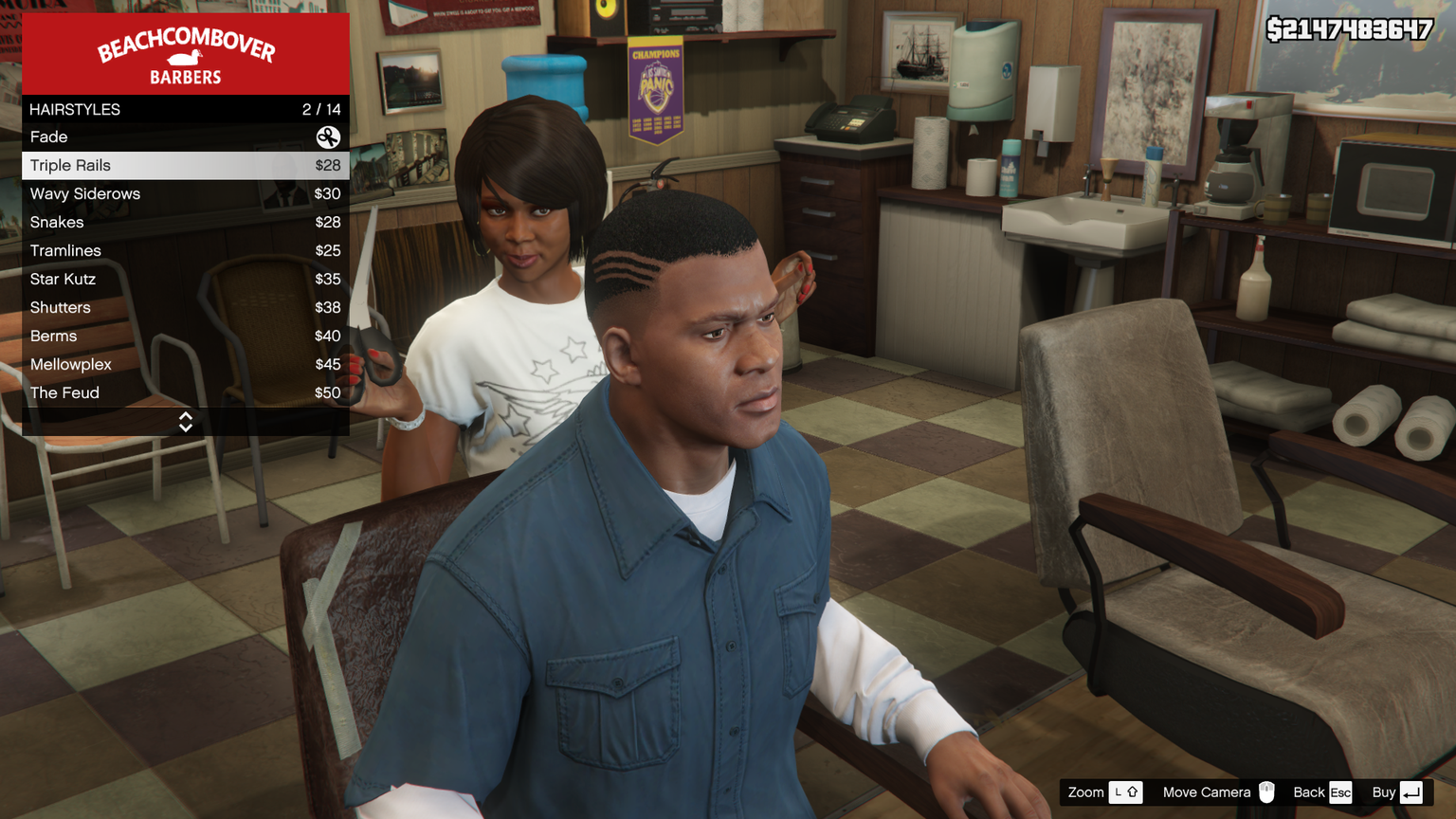Pick the Wavy Siderows hairstyle

coord(185,194)
